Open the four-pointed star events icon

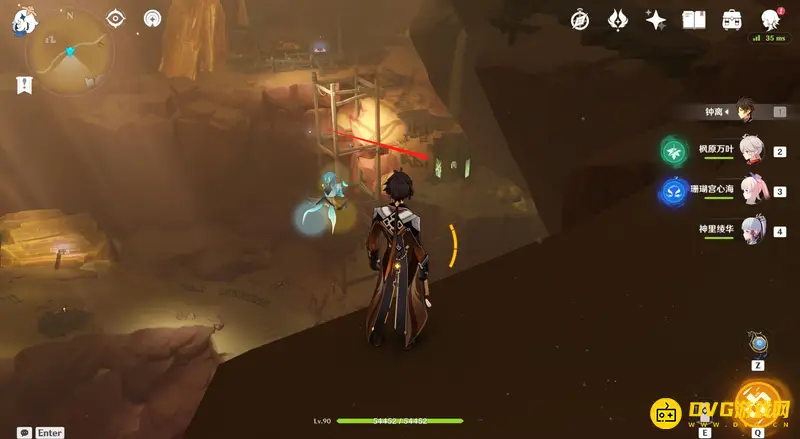tap(656, 19)
